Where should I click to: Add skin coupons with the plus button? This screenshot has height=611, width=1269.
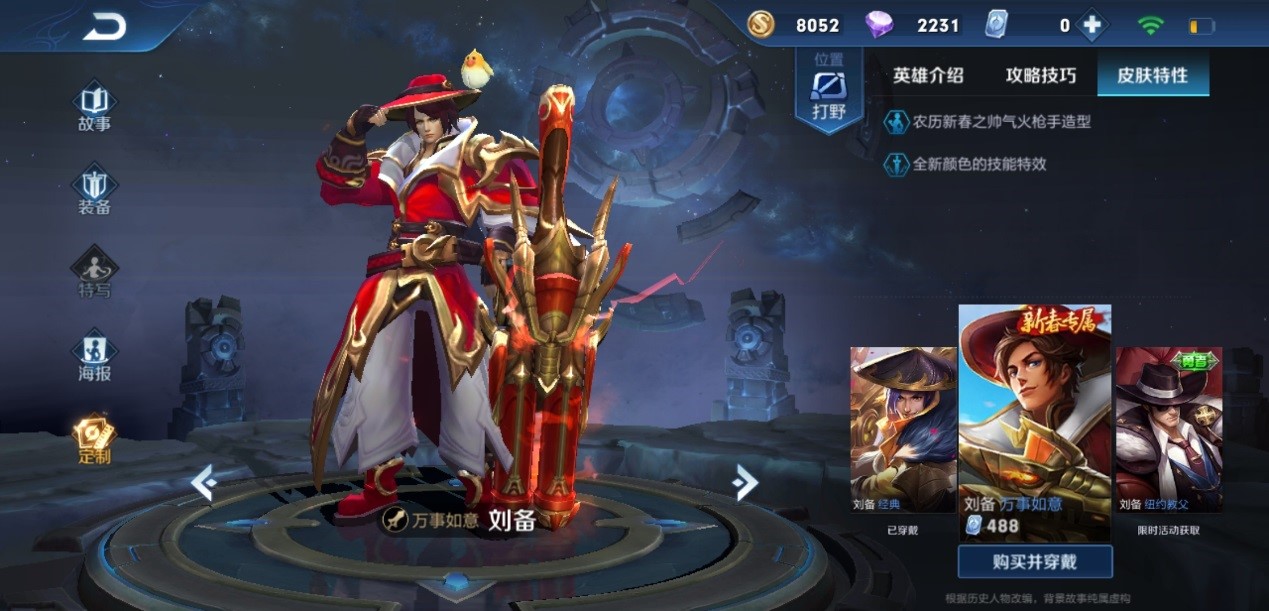pos(1091,26)
